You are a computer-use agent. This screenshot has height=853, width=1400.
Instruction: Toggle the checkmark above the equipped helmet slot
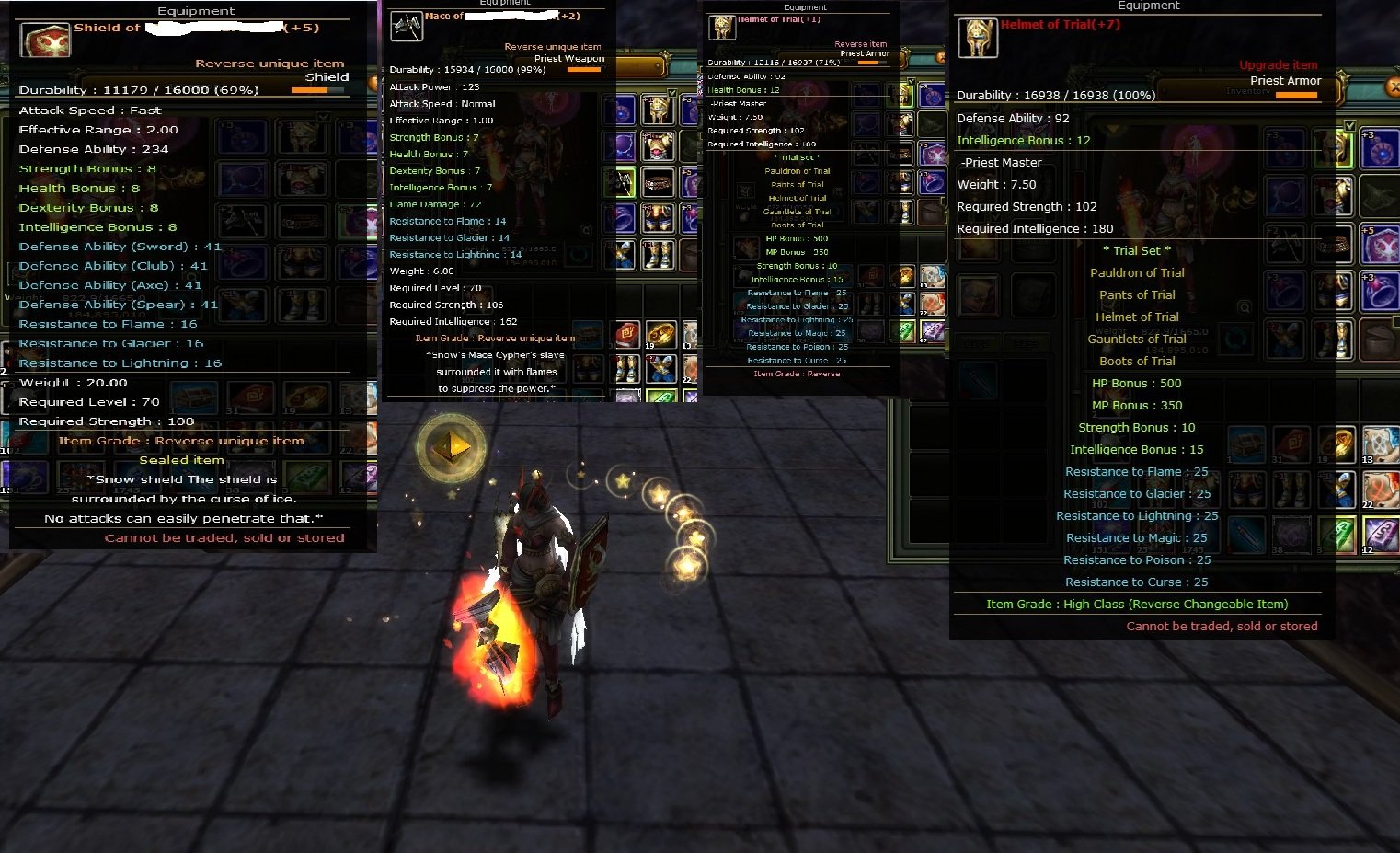pos(1350,125)
